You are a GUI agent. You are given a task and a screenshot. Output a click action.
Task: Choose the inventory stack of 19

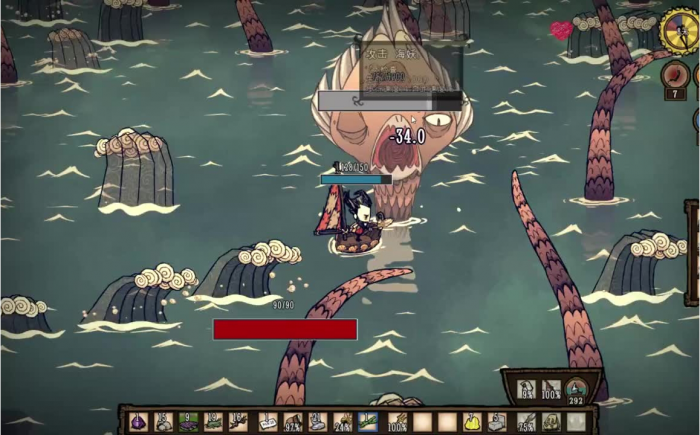click(212, 422)
